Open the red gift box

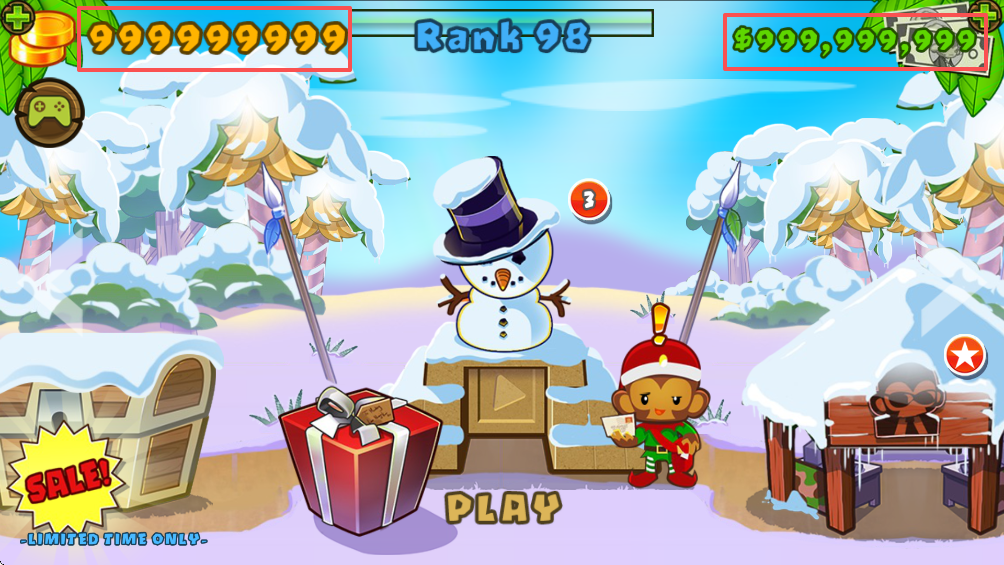click(359, 462)
